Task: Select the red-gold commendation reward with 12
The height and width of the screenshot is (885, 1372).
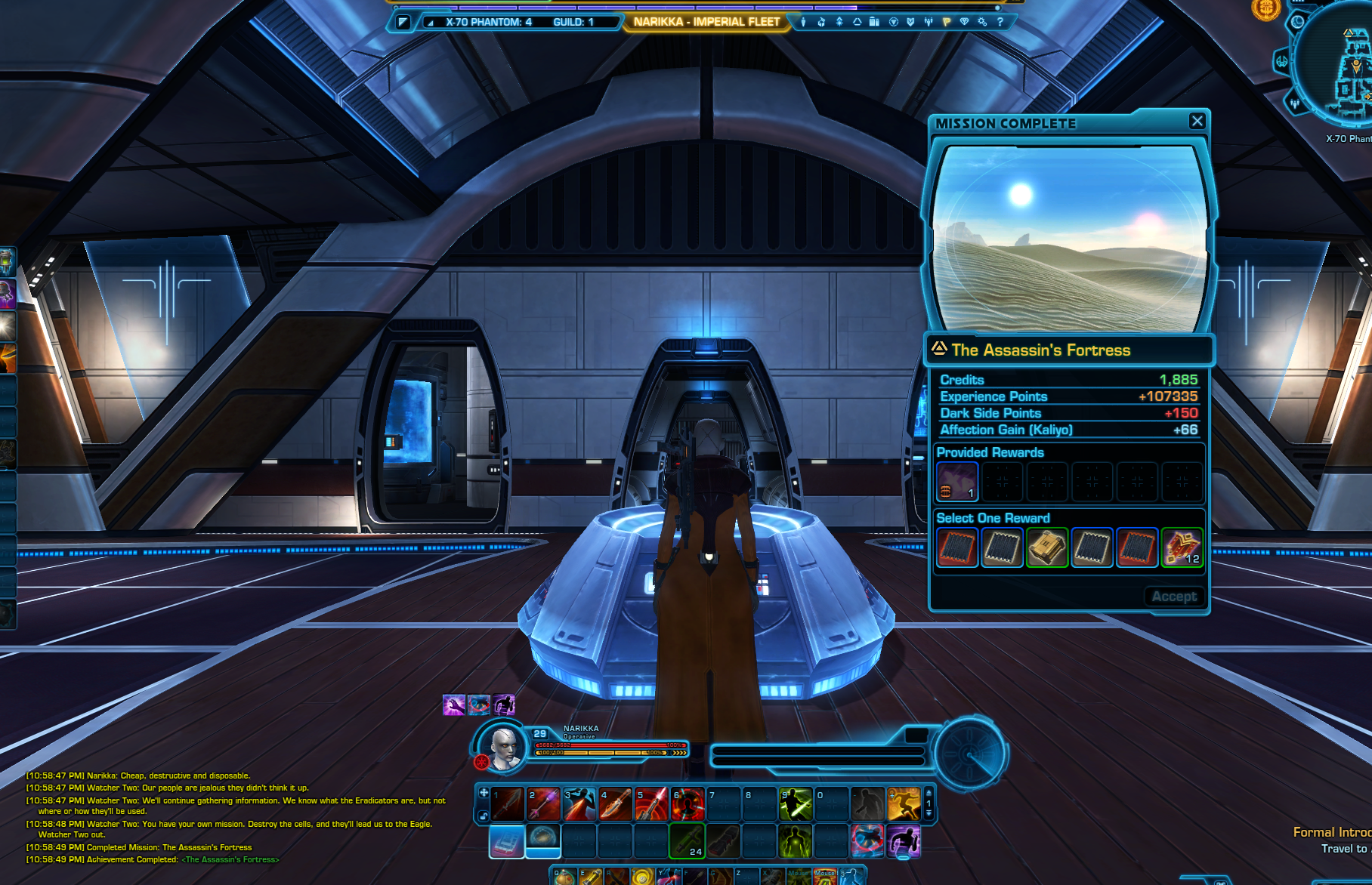Action: (1182, 547)
